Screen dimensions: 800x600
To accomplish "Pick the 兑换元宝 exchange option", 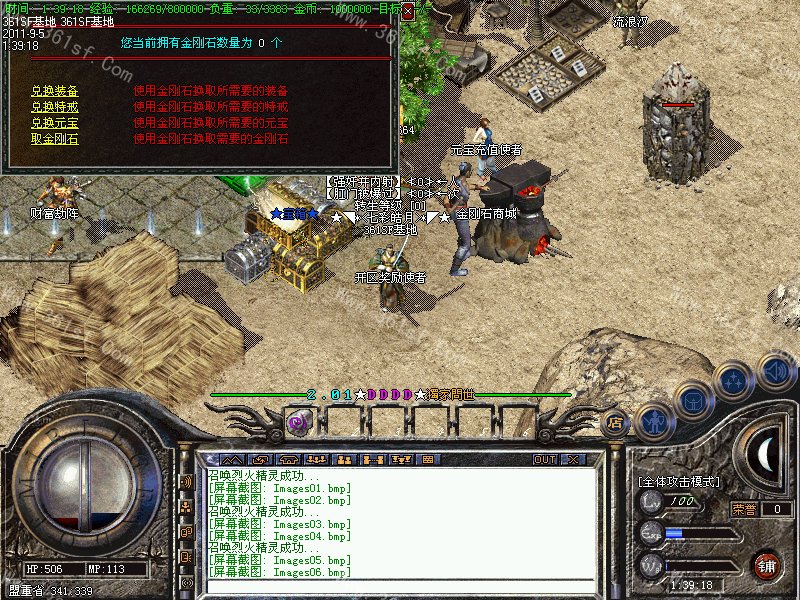I will 54,122.
